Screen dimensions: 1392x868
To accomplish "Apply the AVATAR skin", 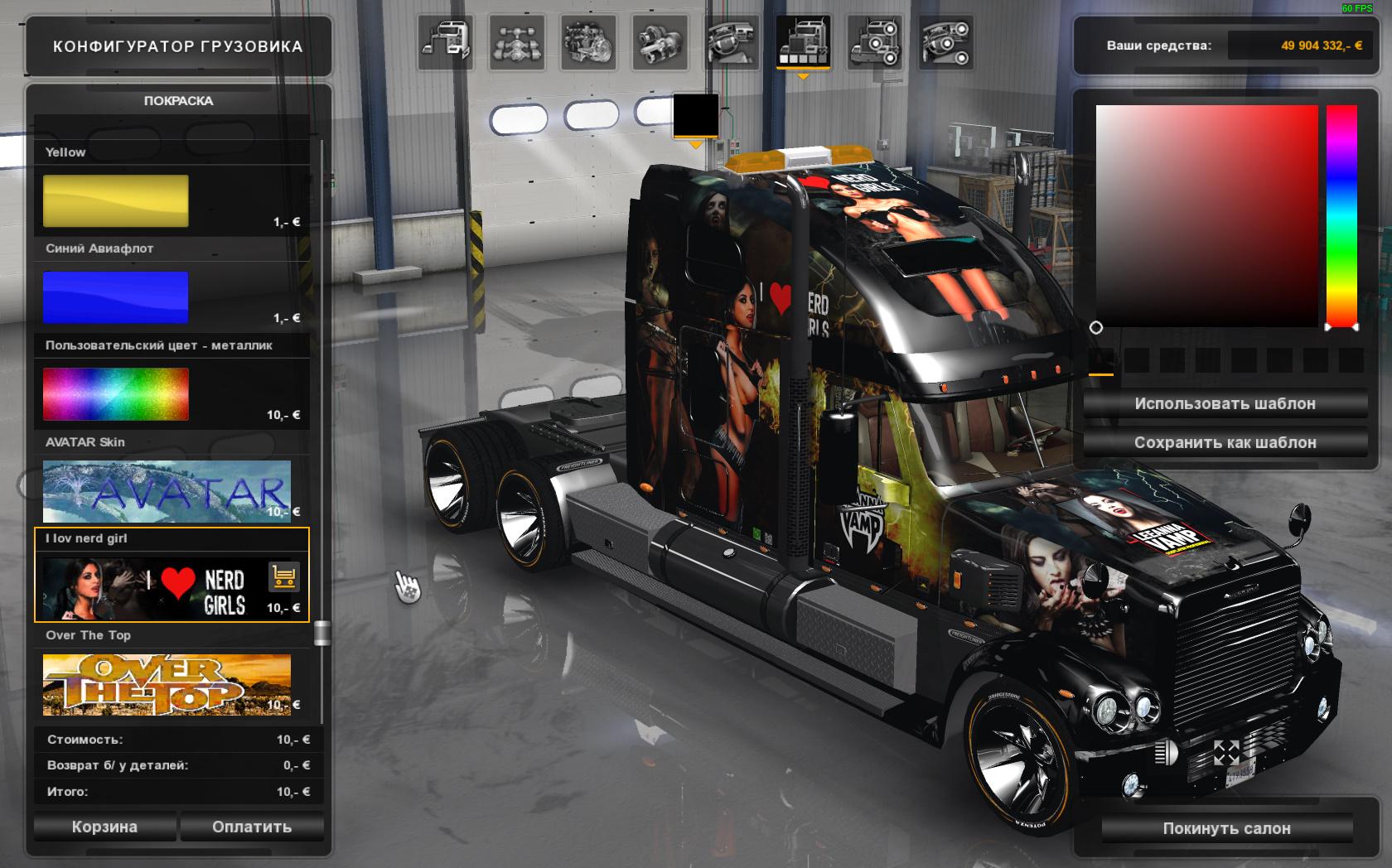I will point(167,490).
